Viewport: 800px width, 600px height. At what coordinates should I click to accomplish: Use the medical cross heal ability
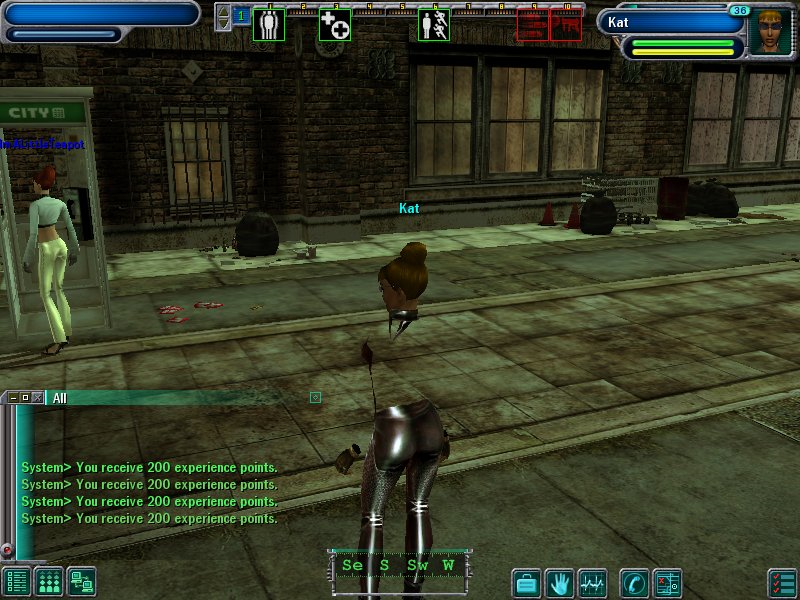point(334,25)
